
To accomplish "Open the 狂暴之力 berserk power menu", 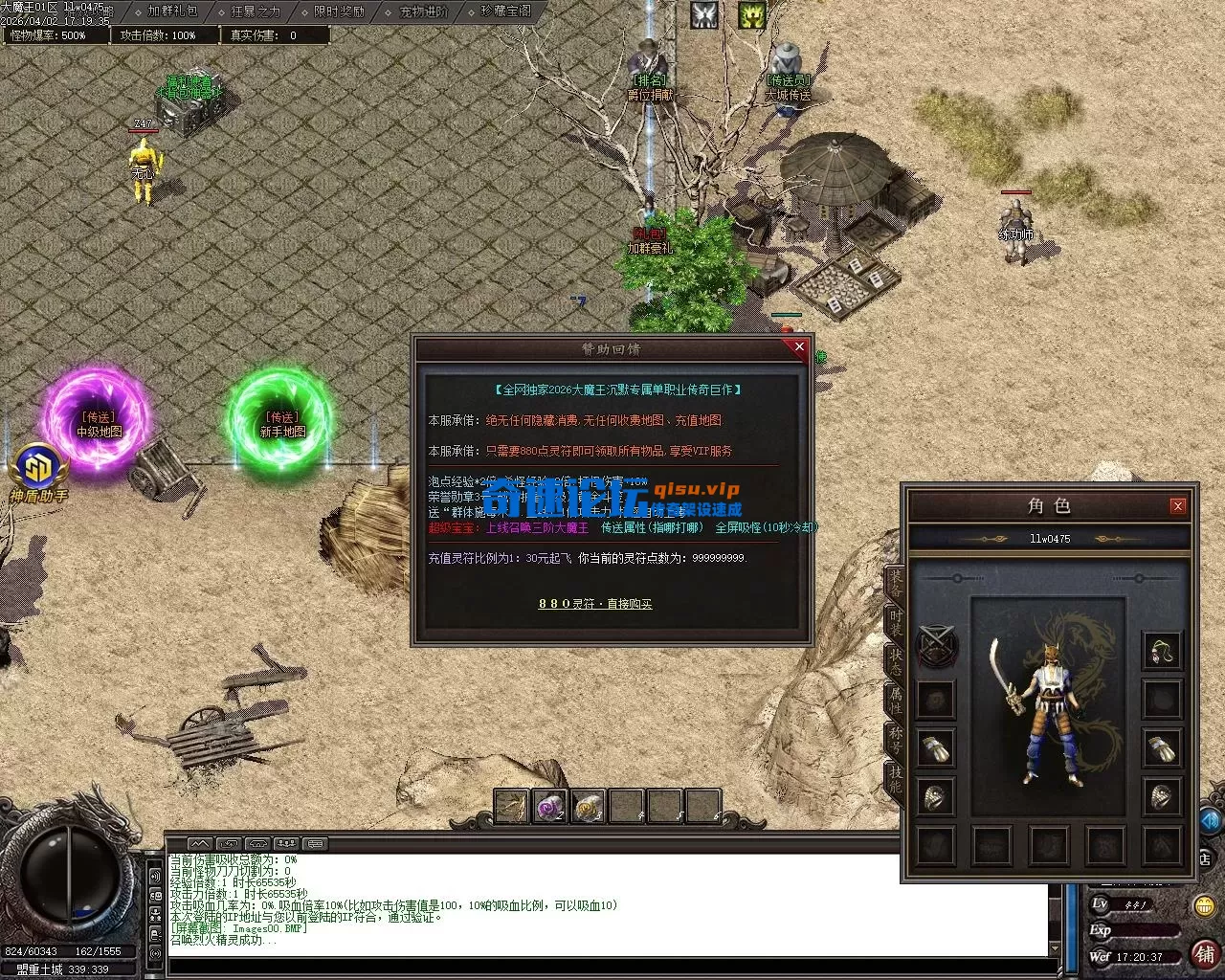I will pos(256,11).
